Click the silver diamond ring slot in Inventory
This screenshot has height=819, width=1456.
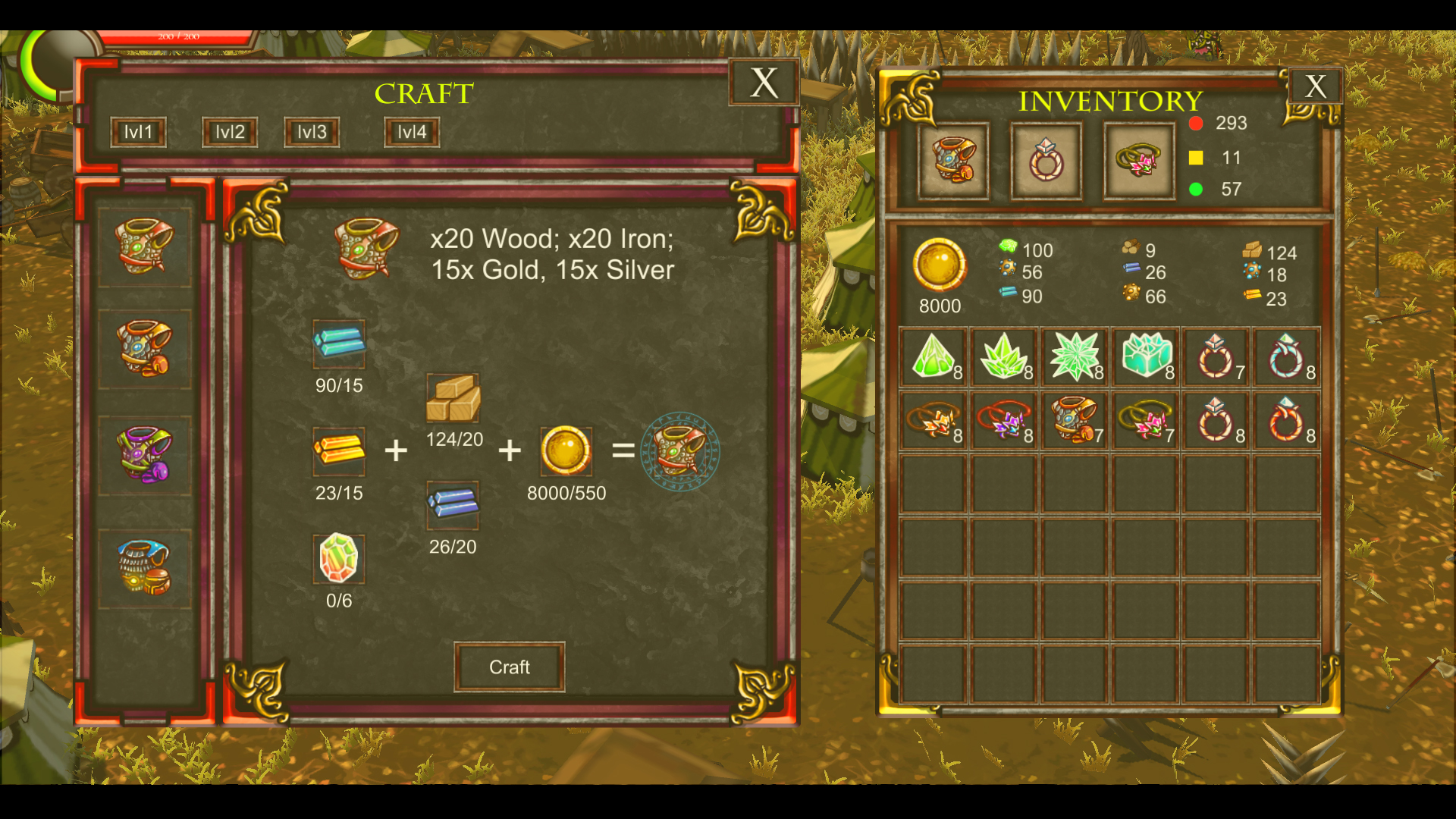click(x=1046, y=161)
